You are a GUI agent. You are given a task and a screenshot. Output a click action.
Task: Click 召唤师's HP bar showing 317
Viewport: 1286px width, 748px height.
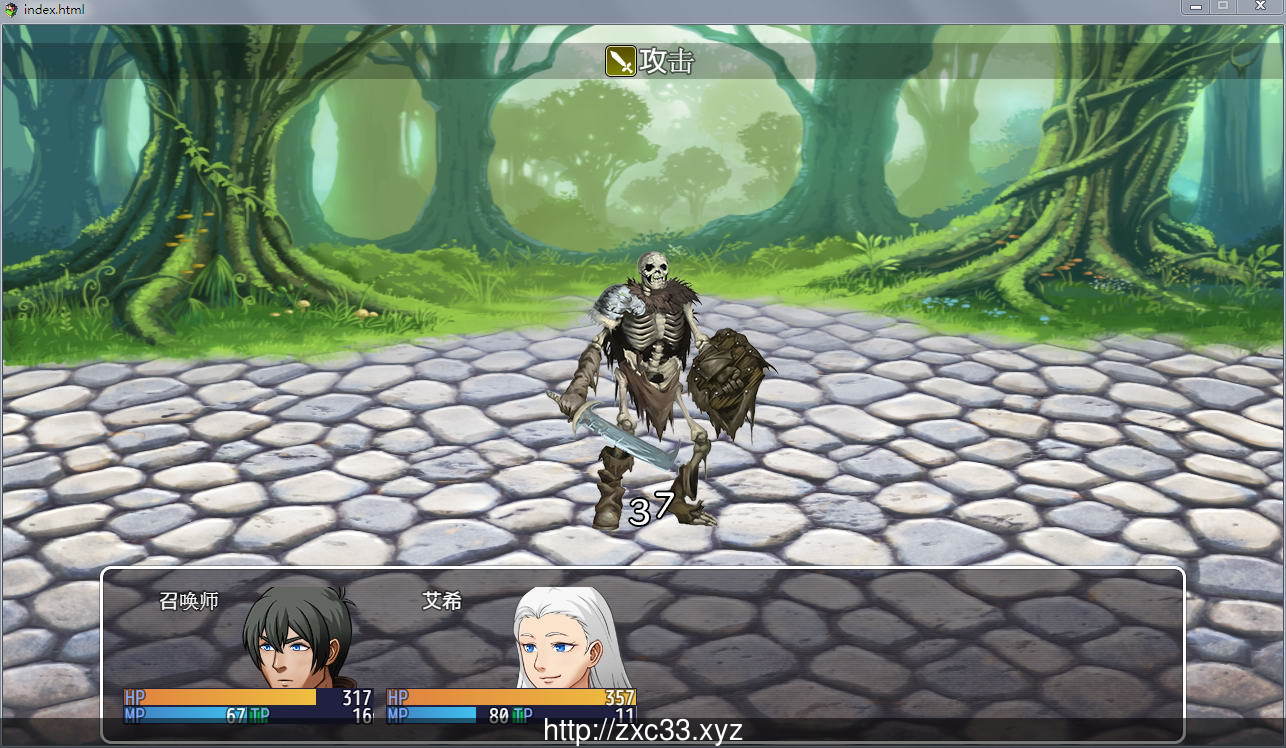click(x=230, y=696)
